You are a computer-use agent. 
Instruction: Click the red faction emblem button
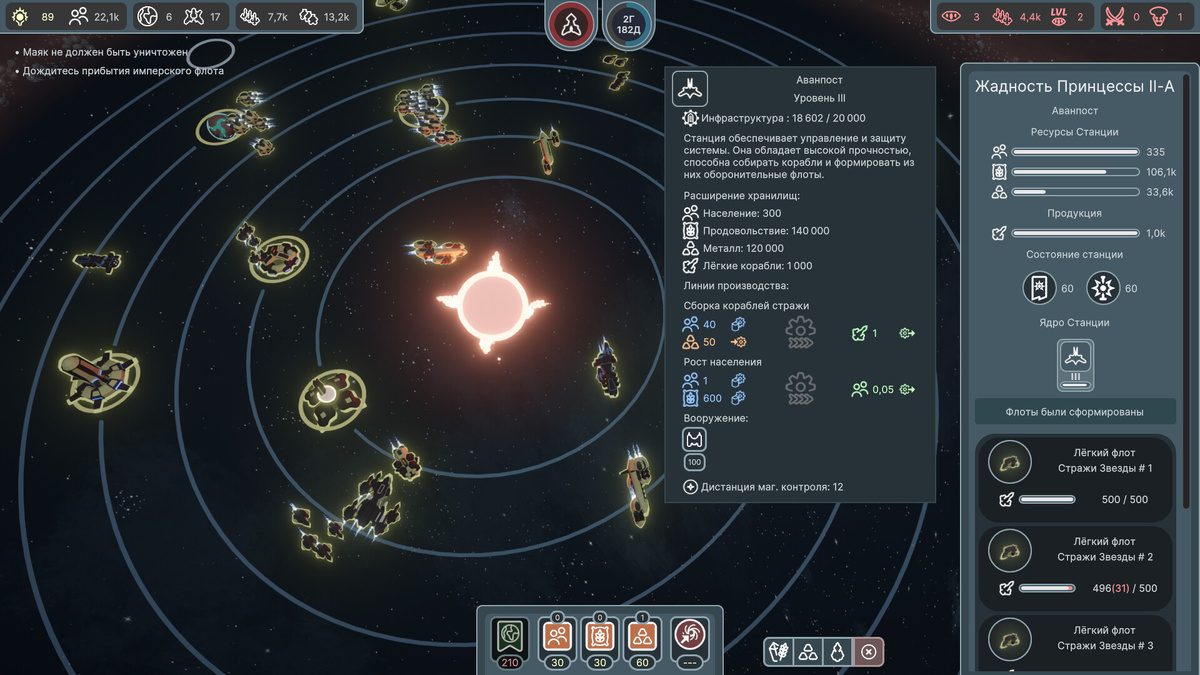tap(571, 24)
